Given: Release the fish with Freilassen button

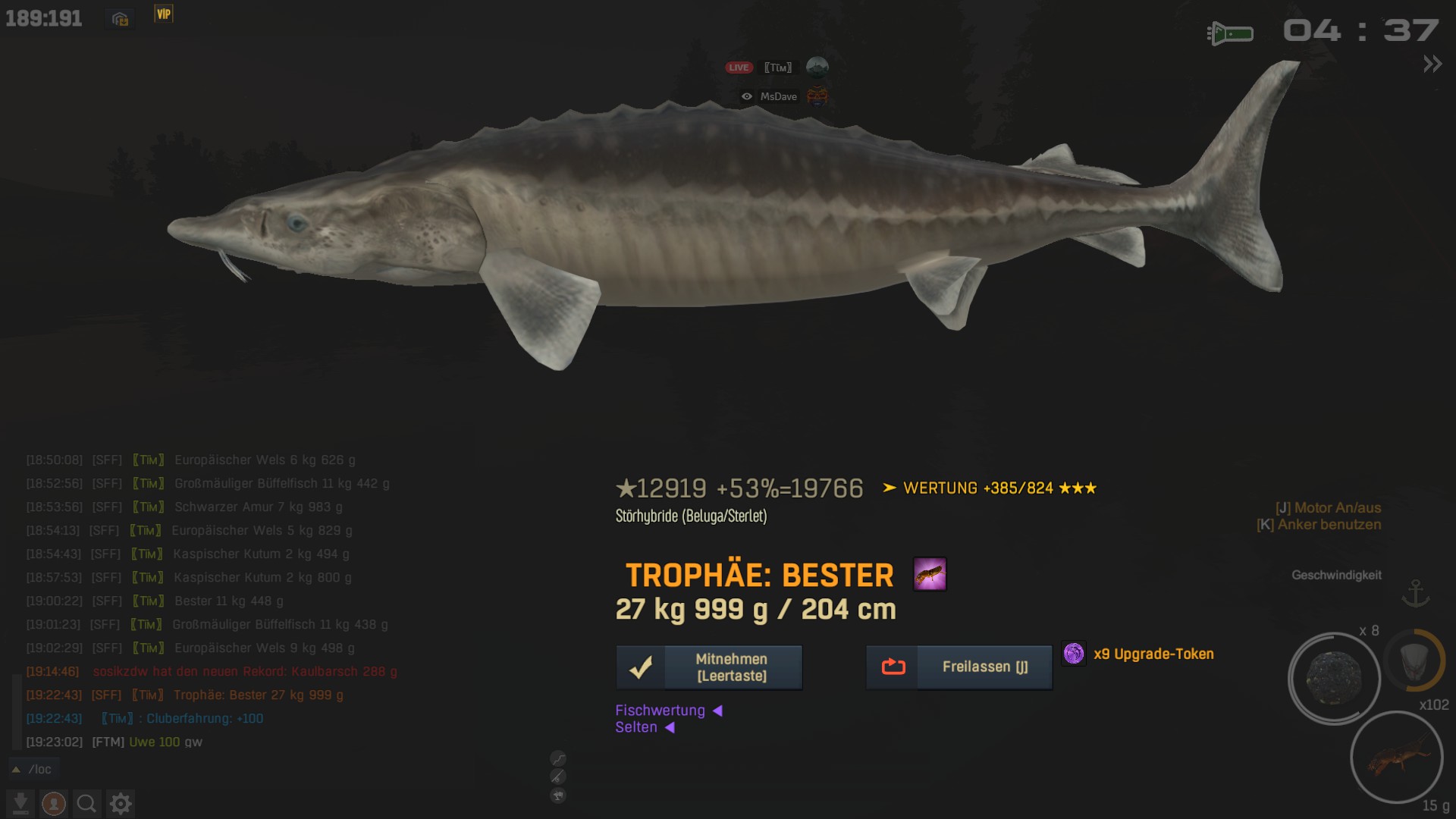Looking at the screenshot, I should tap(959, 667).
